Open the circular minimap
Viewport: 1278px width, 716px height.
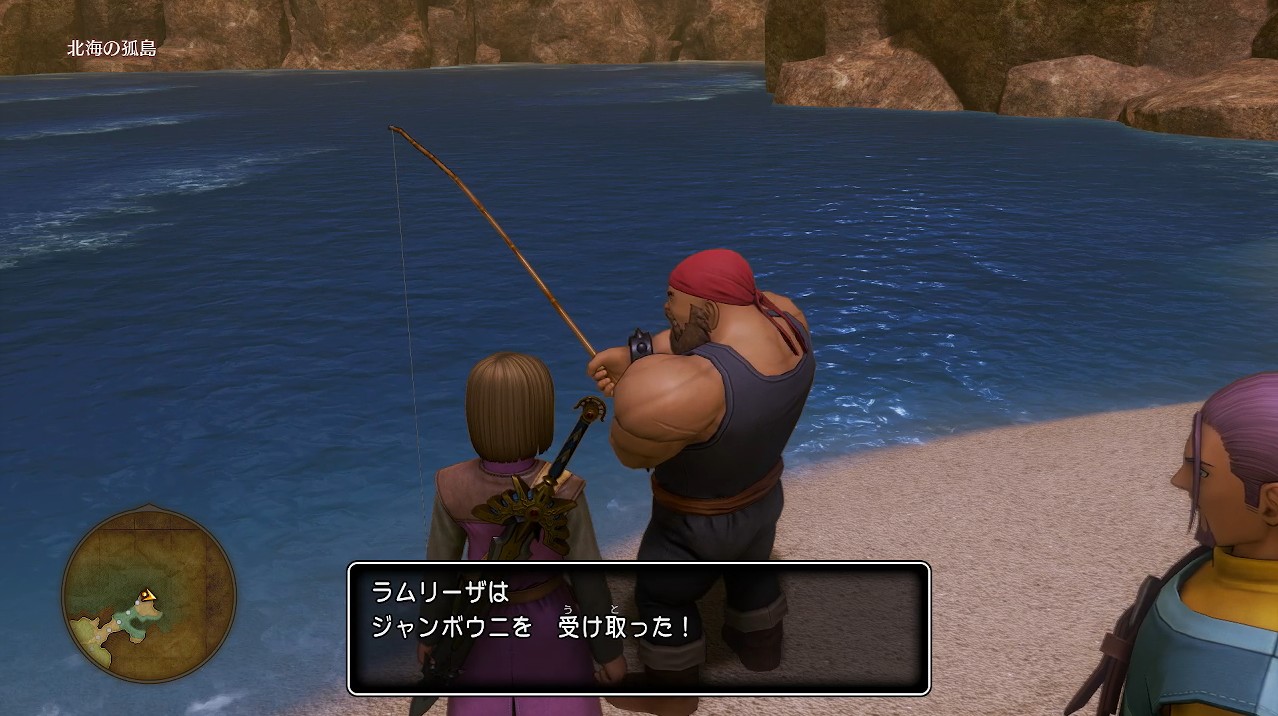[149, 596]
